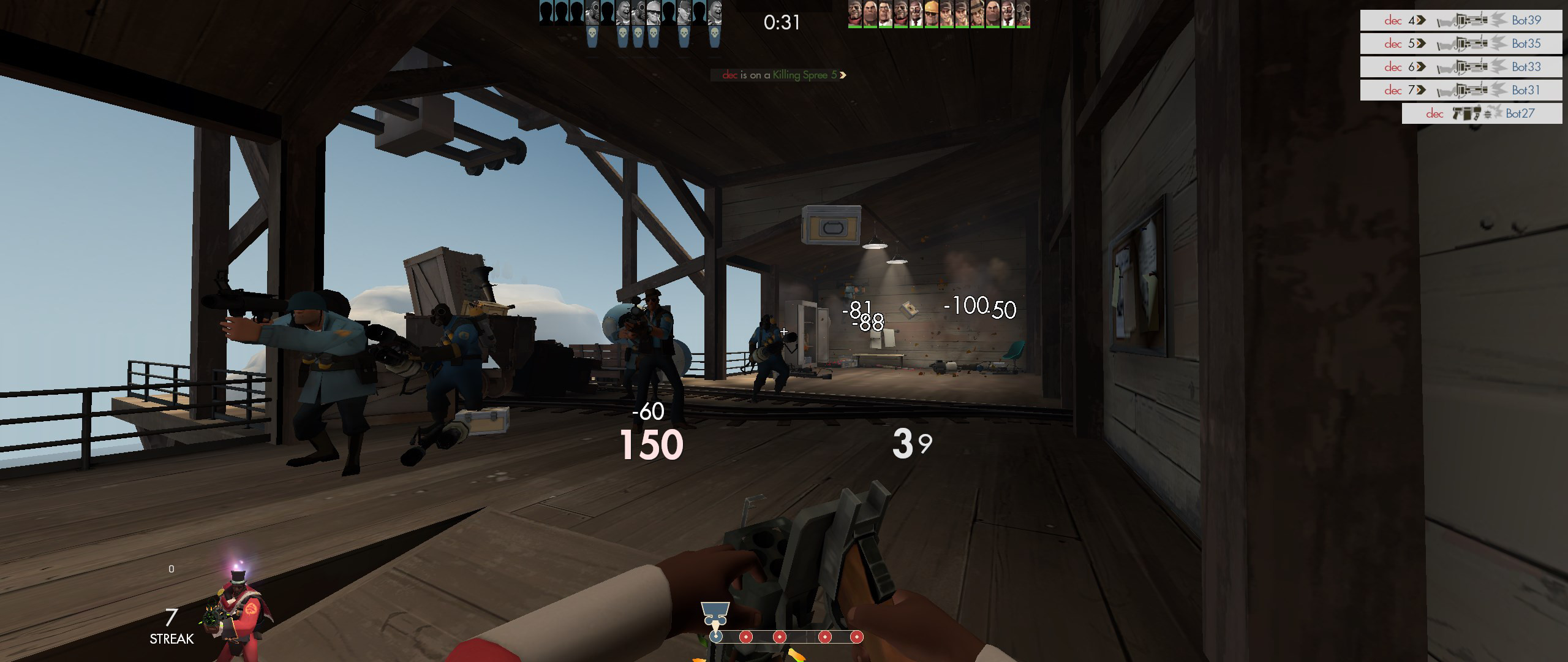Select the dec 5 Bot35 kill feed row

pyautogui.click(x=1464, y=43)
